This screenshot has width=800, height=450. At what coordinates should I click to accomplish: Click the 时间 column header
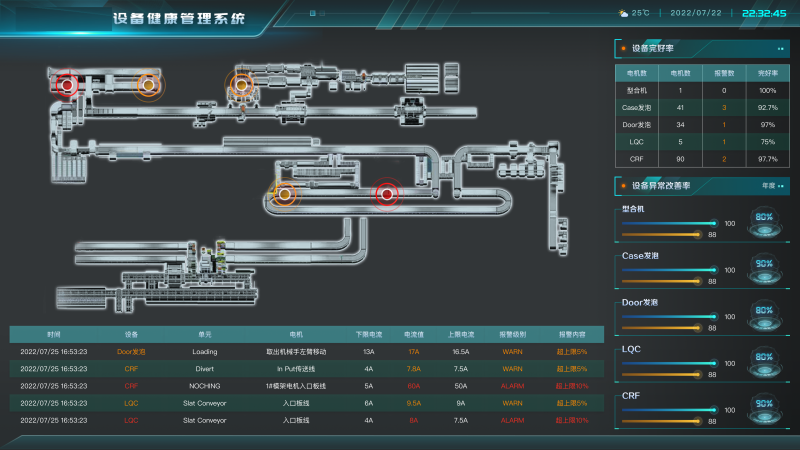click(53, 333)
